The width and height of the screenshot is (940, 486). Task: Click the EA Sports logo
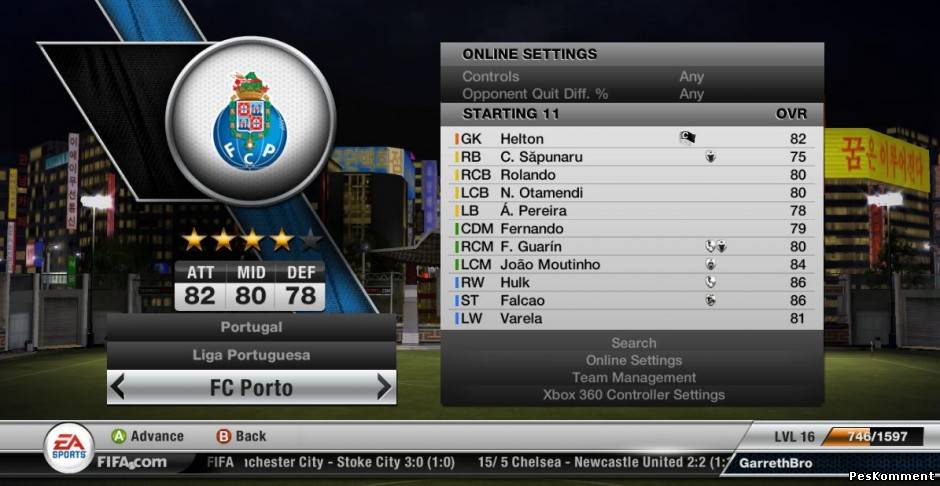tap(69, 447)
